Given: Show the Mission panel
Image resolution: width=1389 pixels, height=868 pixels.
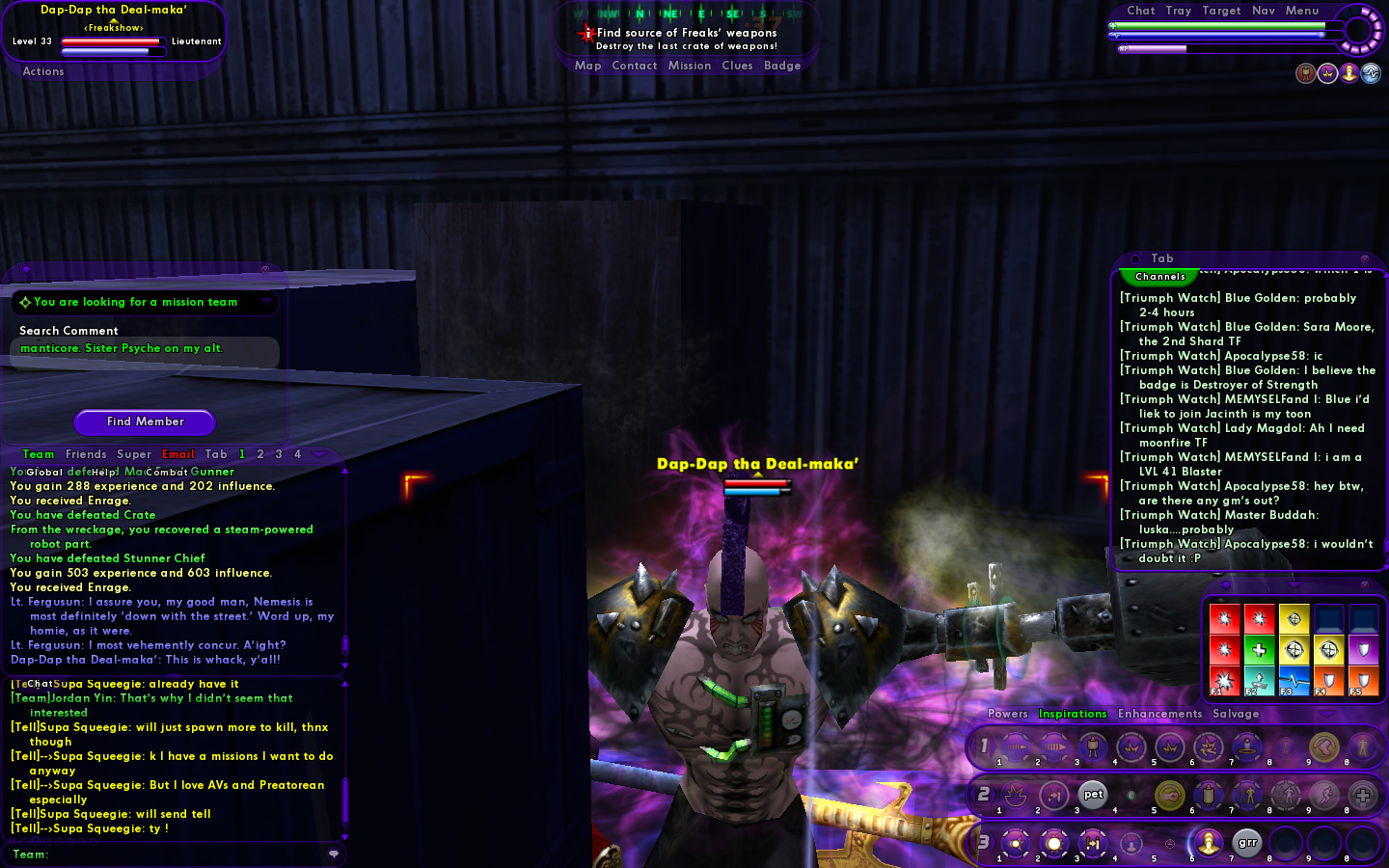Looking at the screenshot, I should [x=689, y=66].
